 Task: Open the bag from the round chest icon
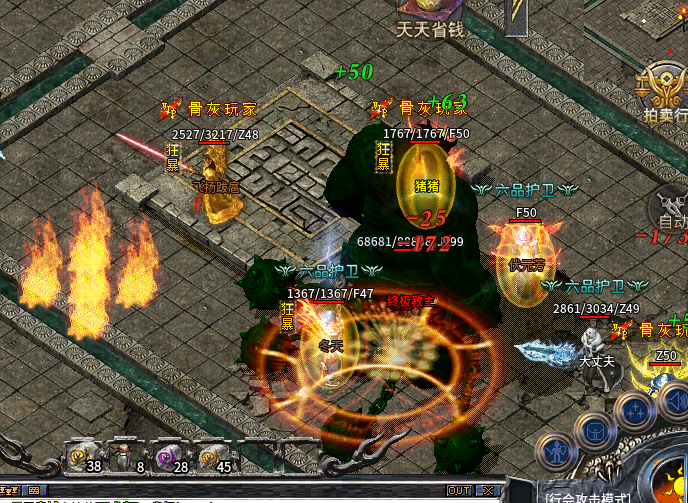click(595, 431)
